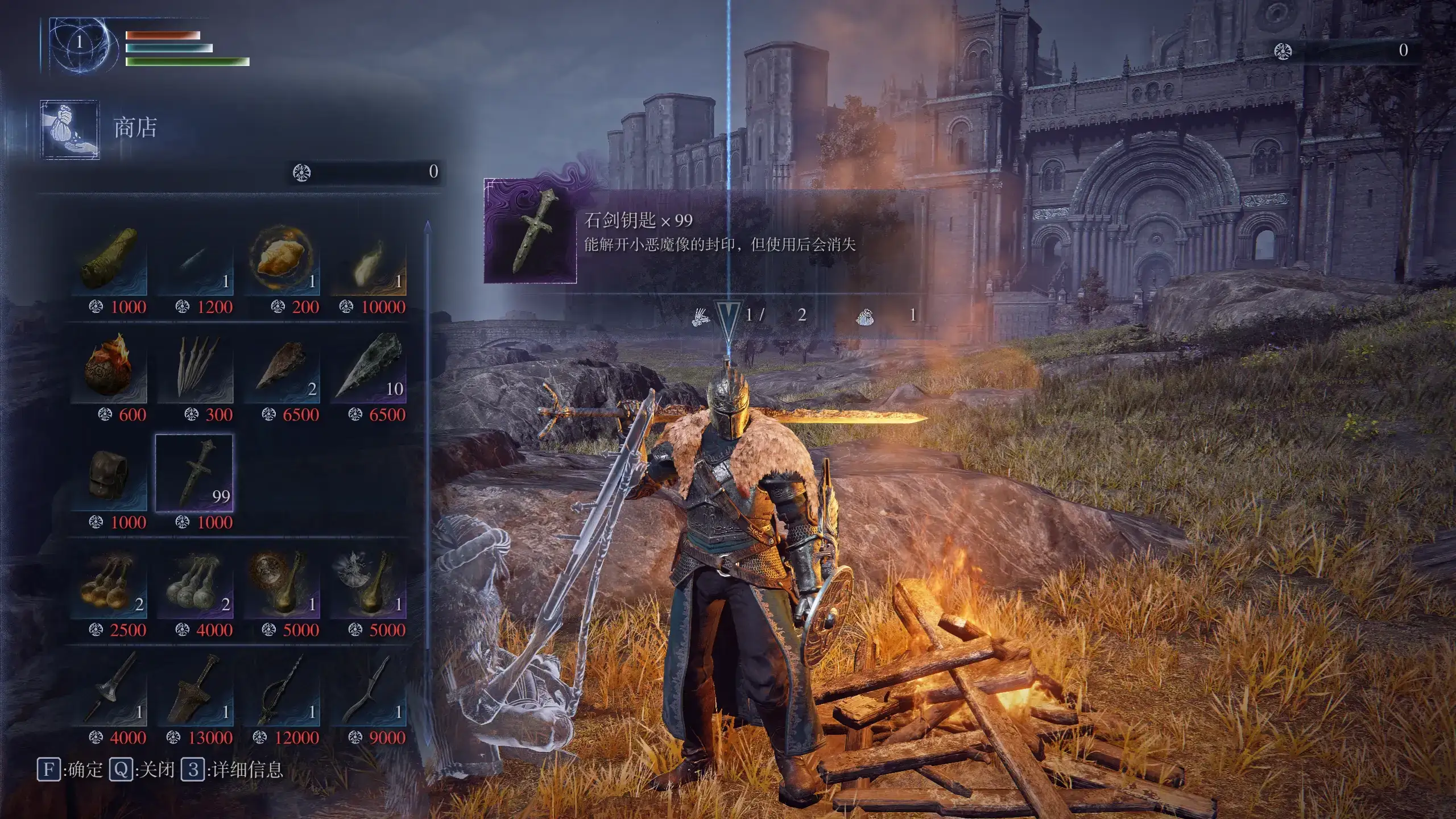The width and height of the screenshot is (1456, 819).
Task: Select the Stonesword Key slot priced 1000
Action: [194, 473]
